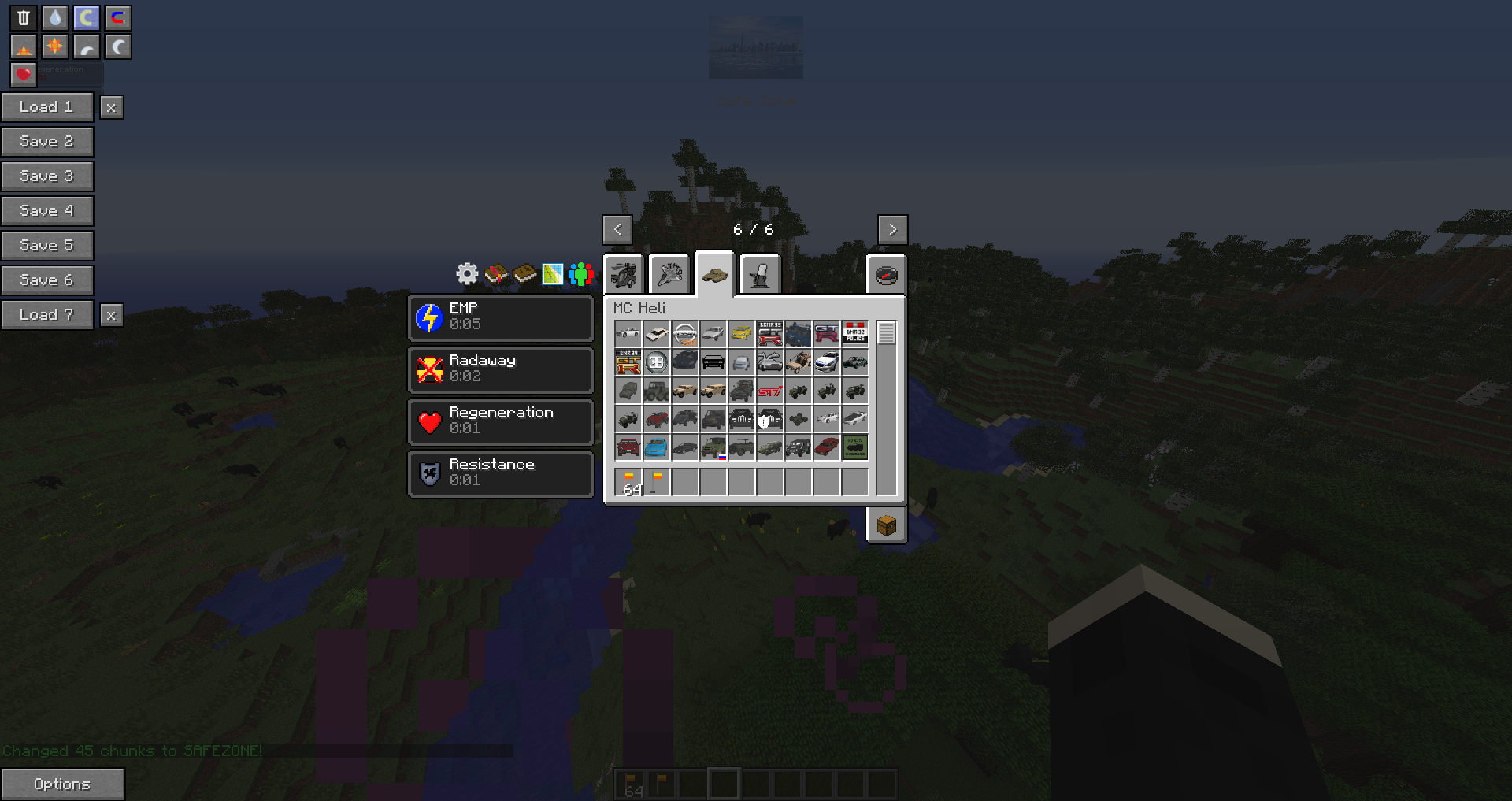Open the chest inventory icon below the panel

pos(887,527)
